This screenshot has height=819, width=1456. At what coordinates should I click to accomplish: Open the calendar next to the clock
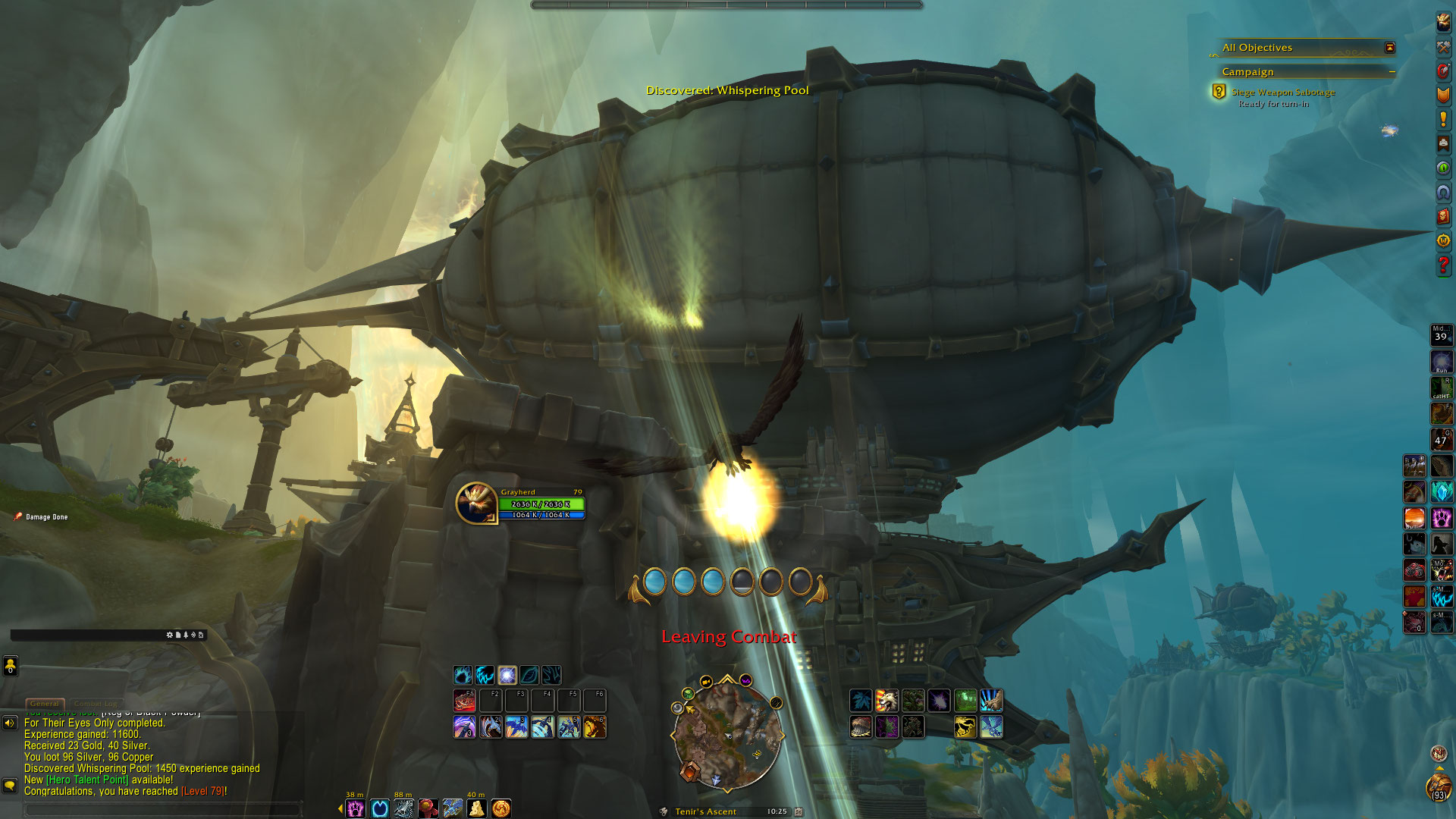pos(799,811)
